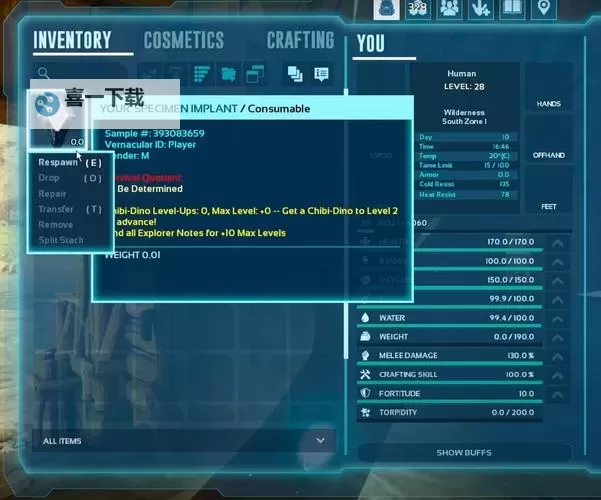Image resolution: width=601 pixels, height=500 pixels.
Task: Switch to the Cosmetics tab
Action: coord(183,41)
